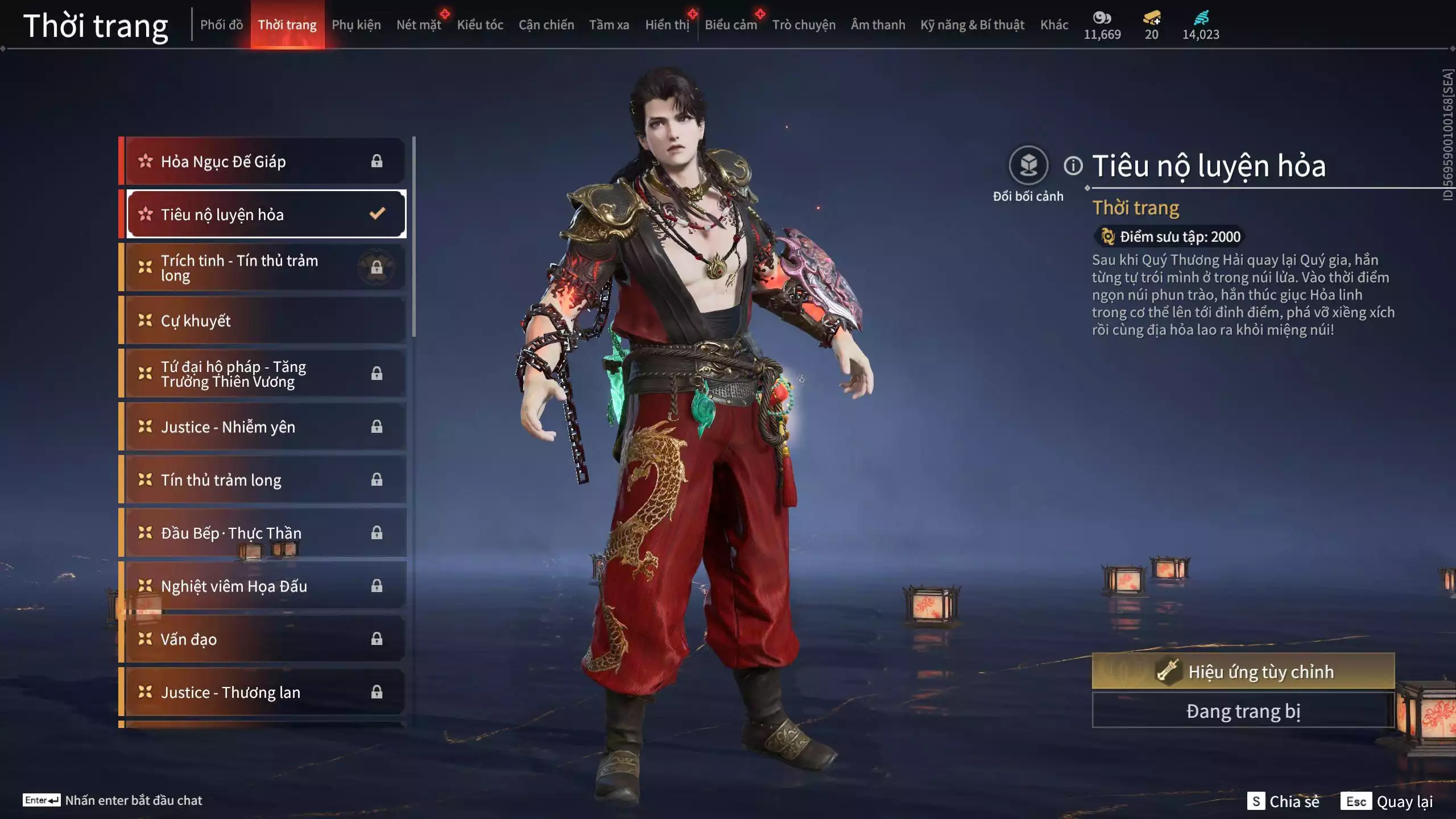This screenshot has width=1456, height=819.
Task: Open the Cận chiến category
Action: (x=546, y=25)
